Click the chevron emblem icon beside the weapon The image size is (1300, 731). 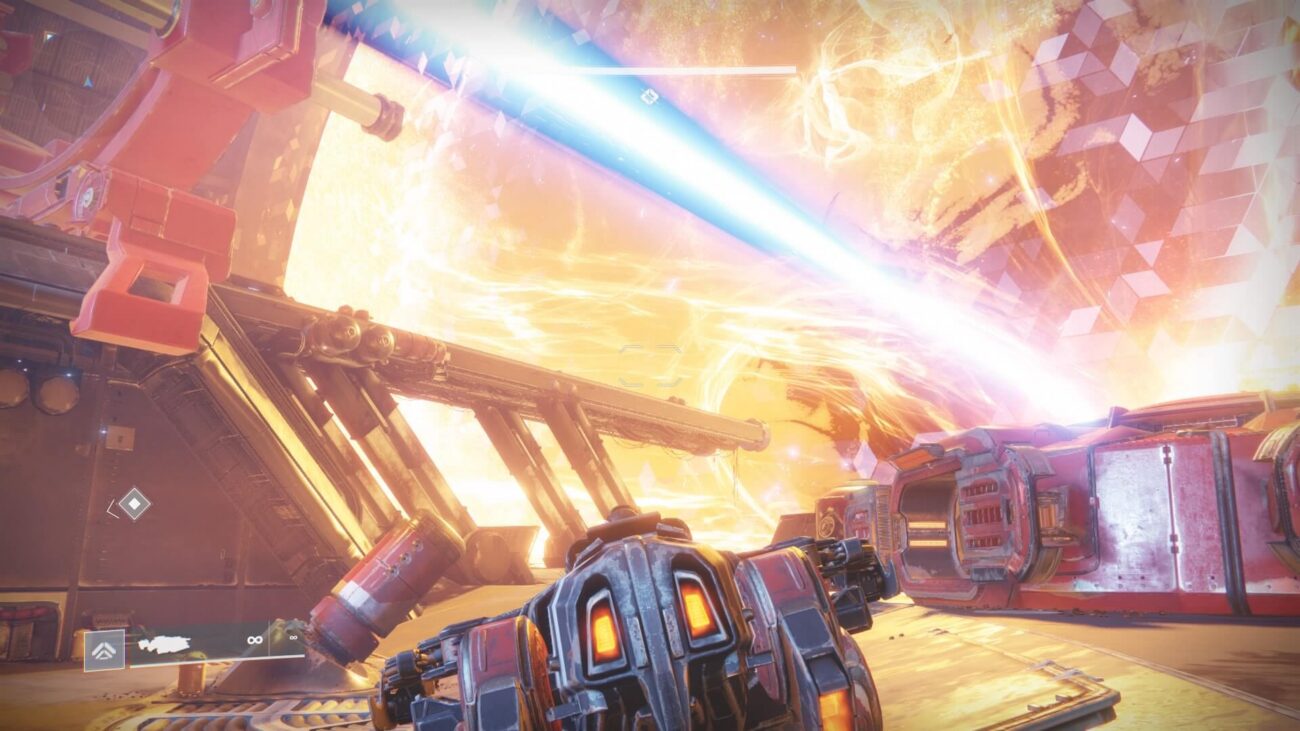click(x=104, y=649)
